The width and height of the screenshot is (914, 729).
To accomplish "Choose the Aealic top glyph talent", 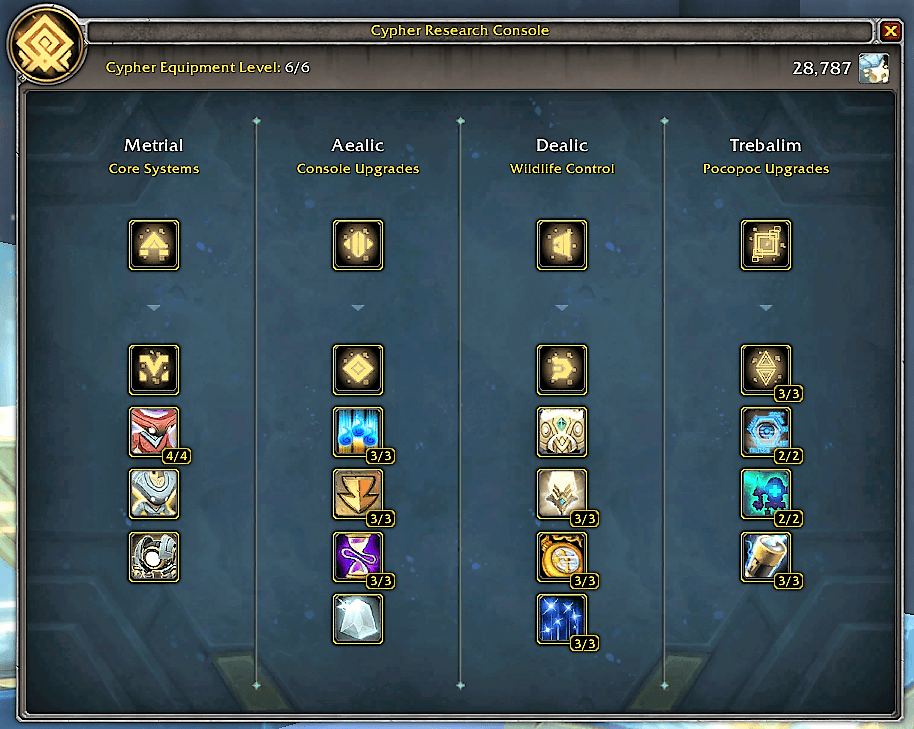I will click(x=358, y=245).
